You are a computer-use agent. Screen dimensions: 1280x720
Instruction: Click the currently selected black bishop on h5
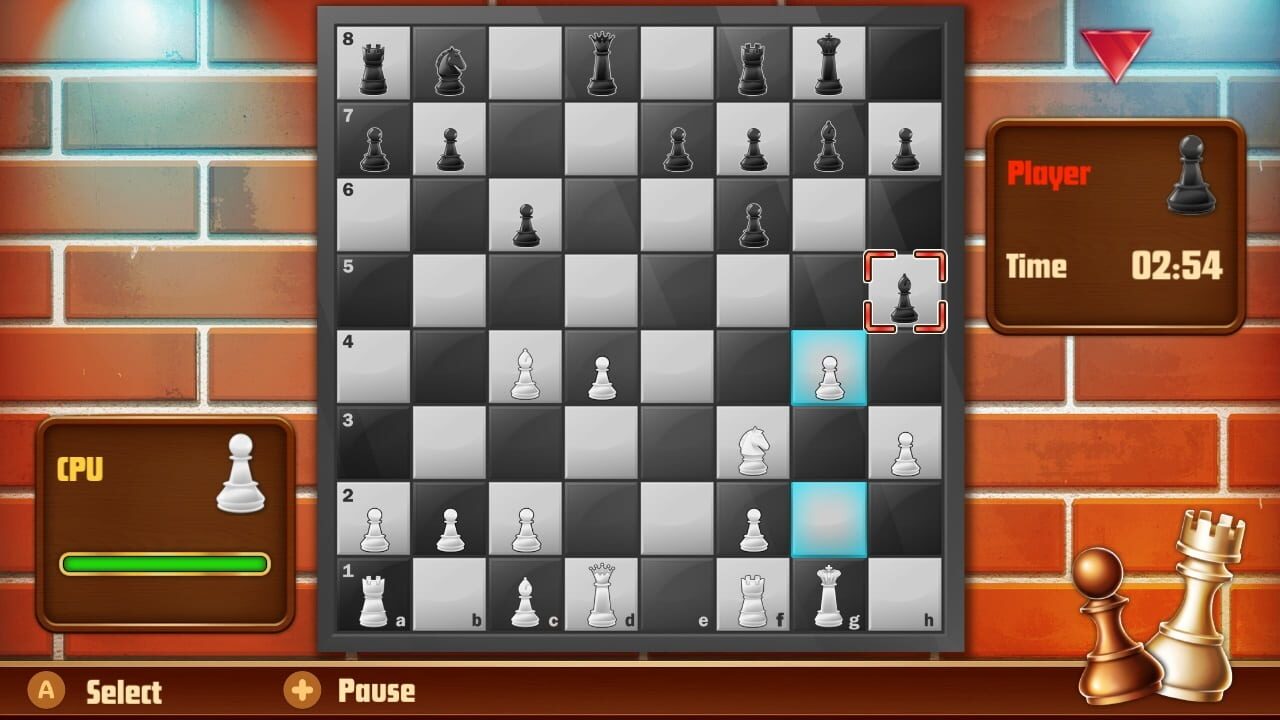click(902, 290)
